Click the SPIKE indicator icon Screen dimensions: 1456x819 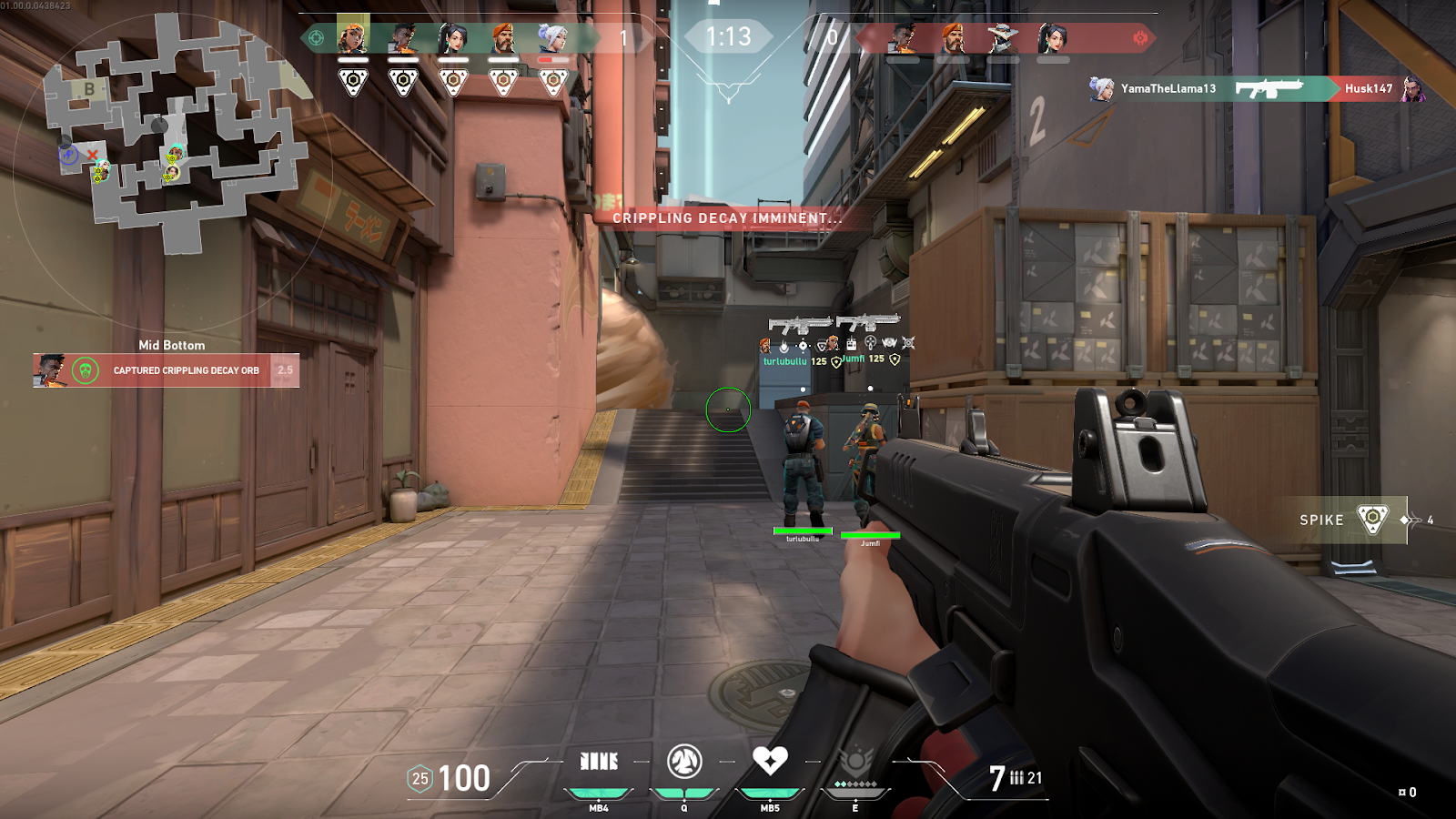pyautogui.click(x=1372, y=520)
